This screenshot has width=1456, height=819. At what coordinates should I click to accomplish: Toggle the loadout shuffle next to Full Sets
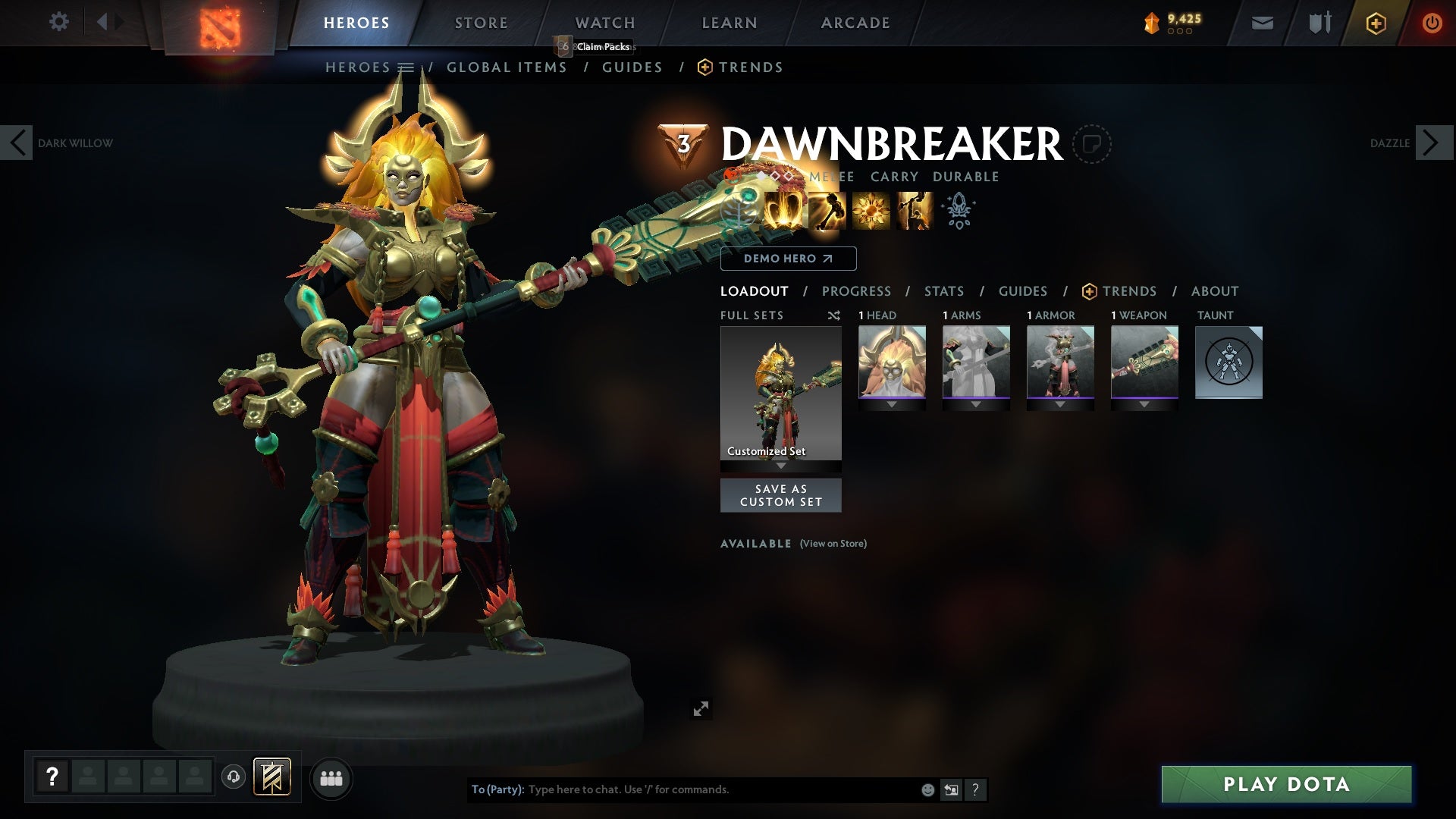tap(834, 315)
